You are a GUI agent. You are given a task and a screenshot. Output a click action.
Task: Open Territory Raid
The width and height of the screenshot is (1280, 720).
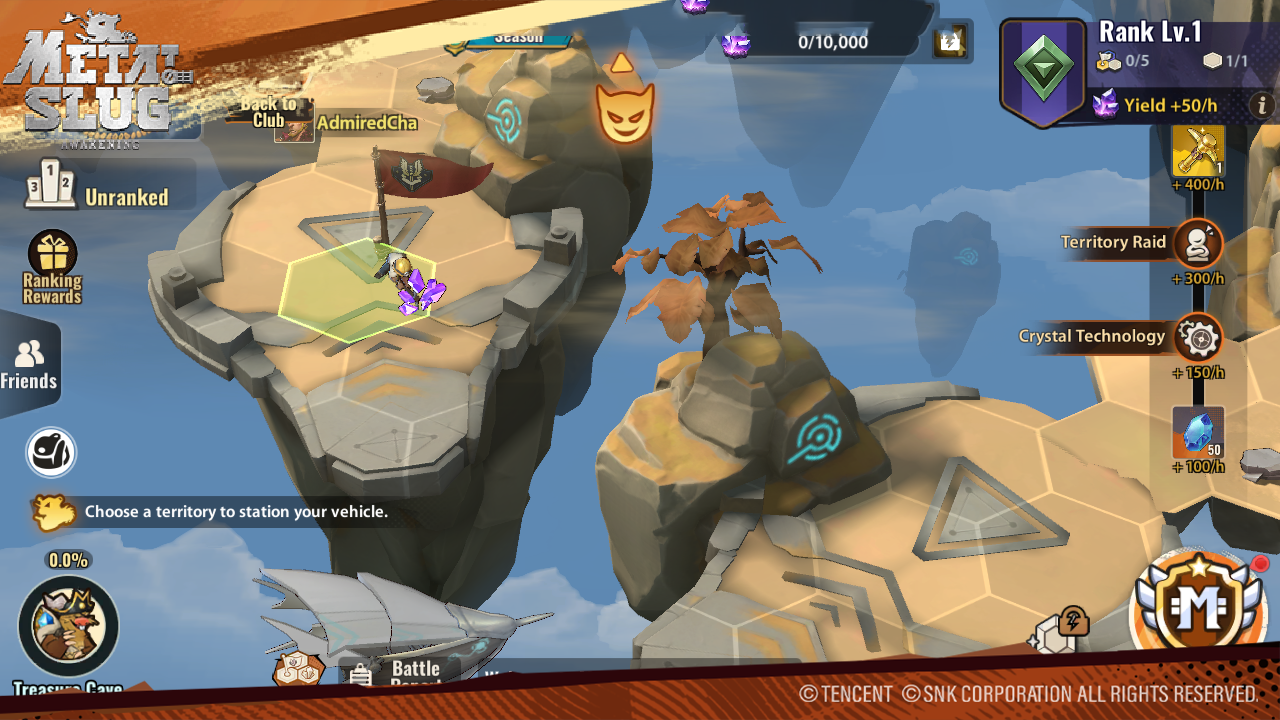(x=1197, y=243)
